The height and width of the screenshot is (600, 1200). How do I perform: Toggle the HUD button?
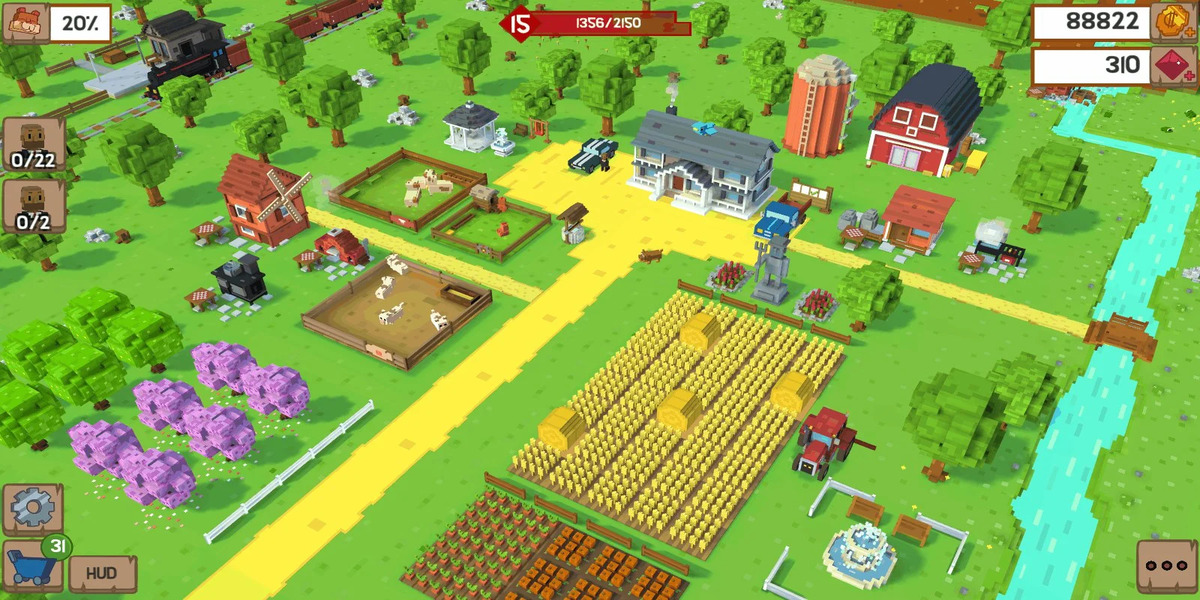(x=101, y=574)
